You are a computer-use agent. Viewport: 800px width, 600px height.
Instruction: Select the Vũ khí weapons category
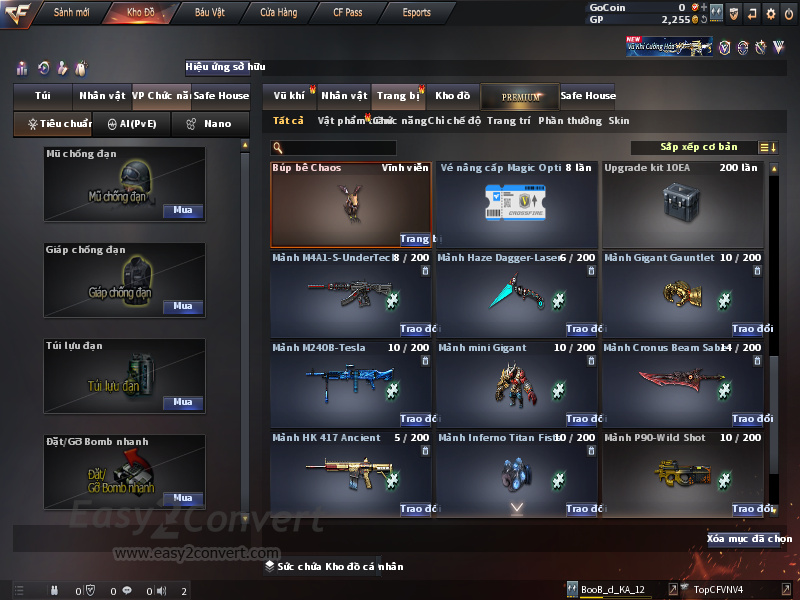289,96
